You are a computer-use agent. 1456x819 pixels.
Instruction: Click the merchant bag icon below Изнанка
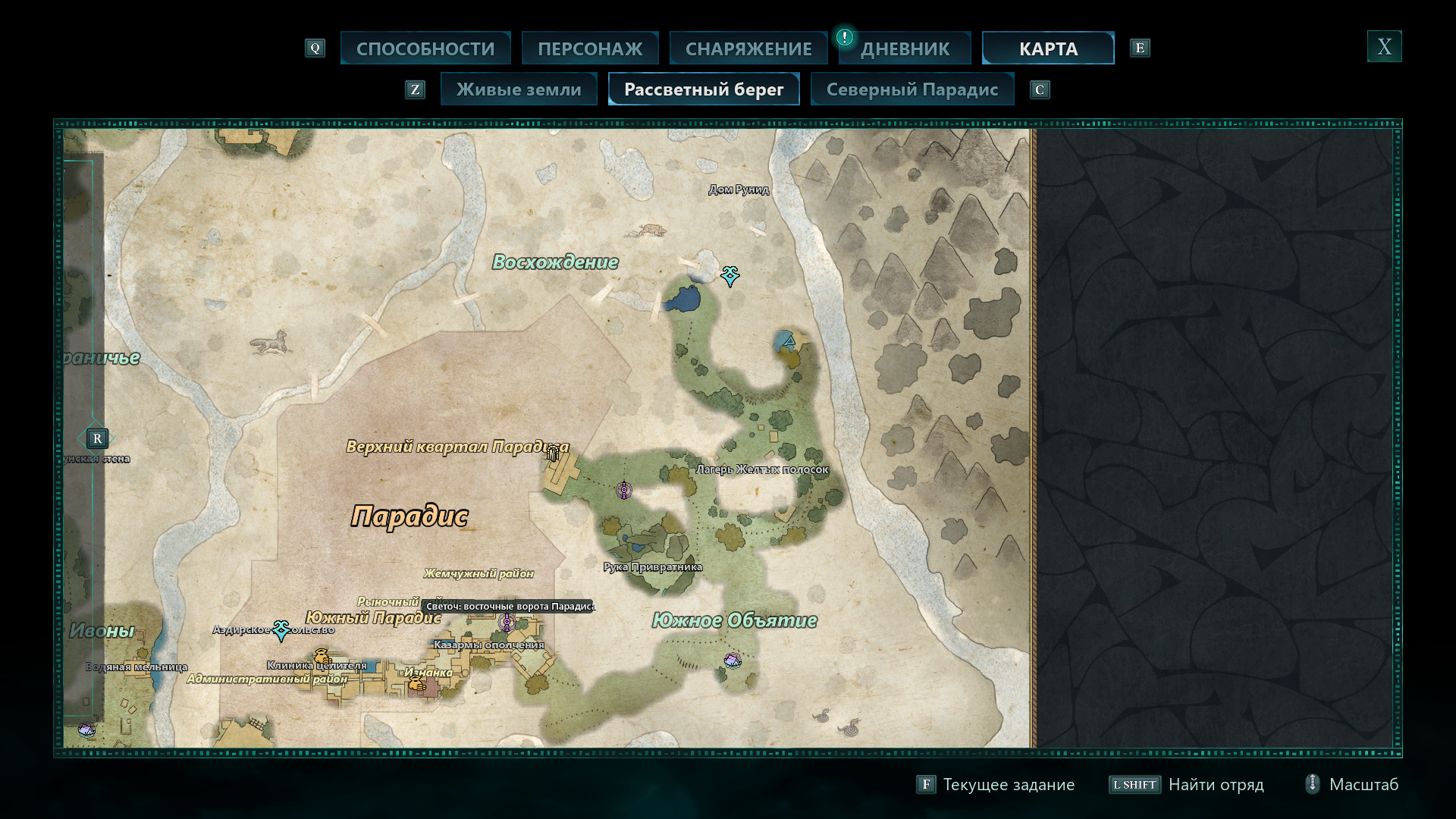416,684
